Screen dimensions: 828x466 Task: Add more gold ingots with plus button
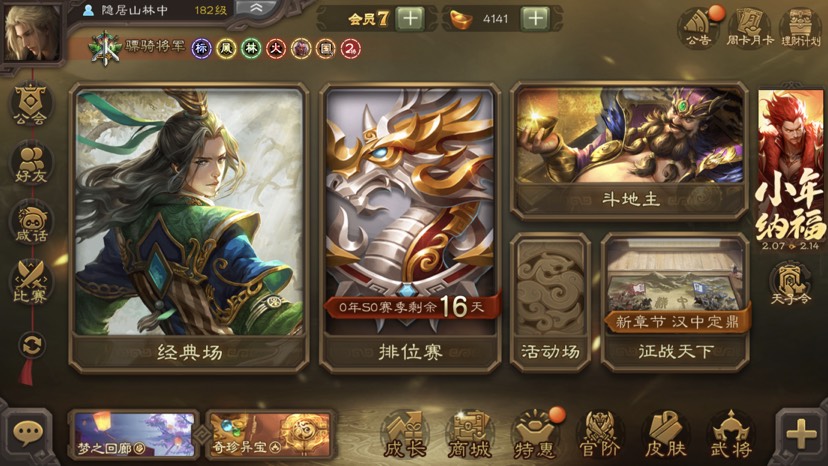[x=536, y=18]
